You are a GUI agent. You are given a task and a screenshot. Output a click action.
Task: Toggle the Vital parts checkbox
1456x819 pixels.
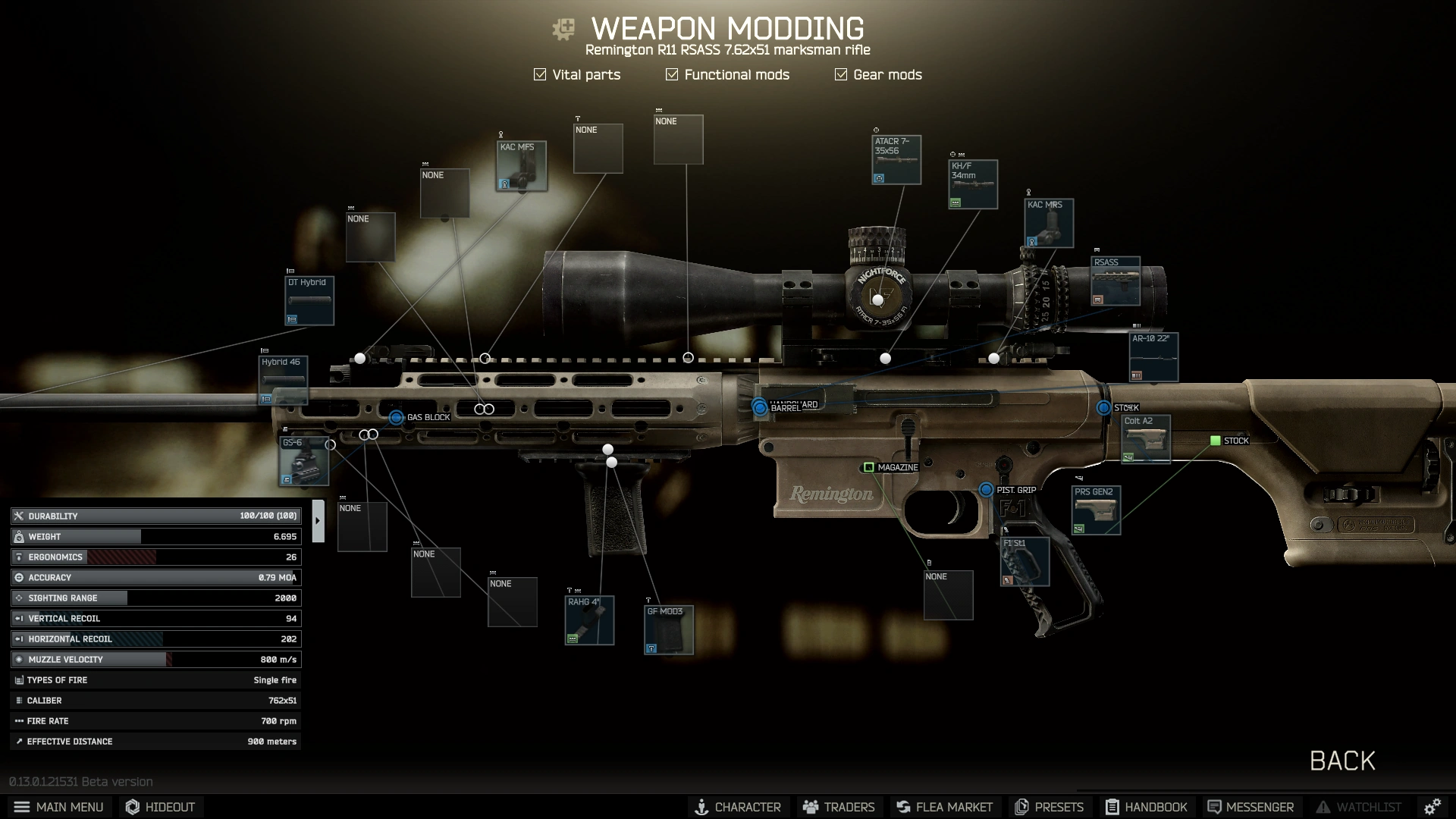point(540,74)
